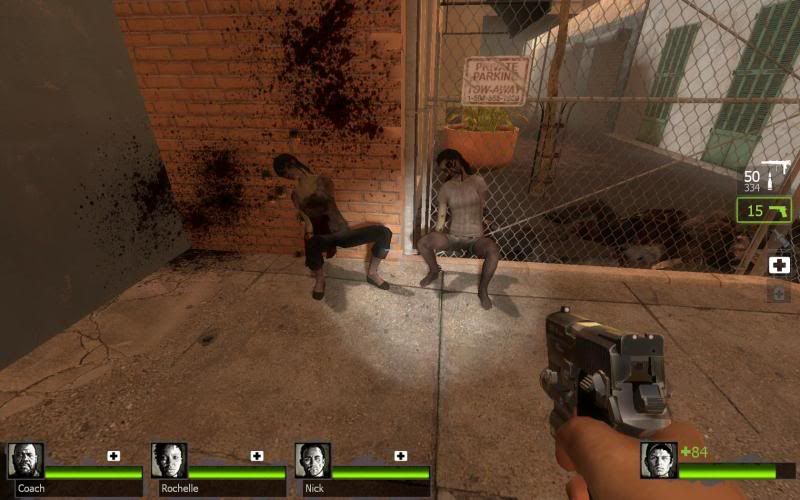Click the medkit icon above Nick's health bar
Image resolution: width=800 pixels, height=500 pixels.
401,456
